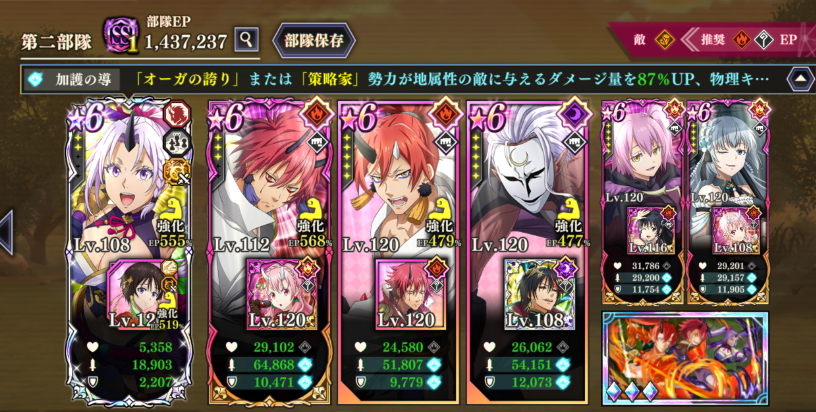The height and width of the screenshot is (412, 816).
Task: Switch to the previous party with left arrow
Action: (6, 232)
